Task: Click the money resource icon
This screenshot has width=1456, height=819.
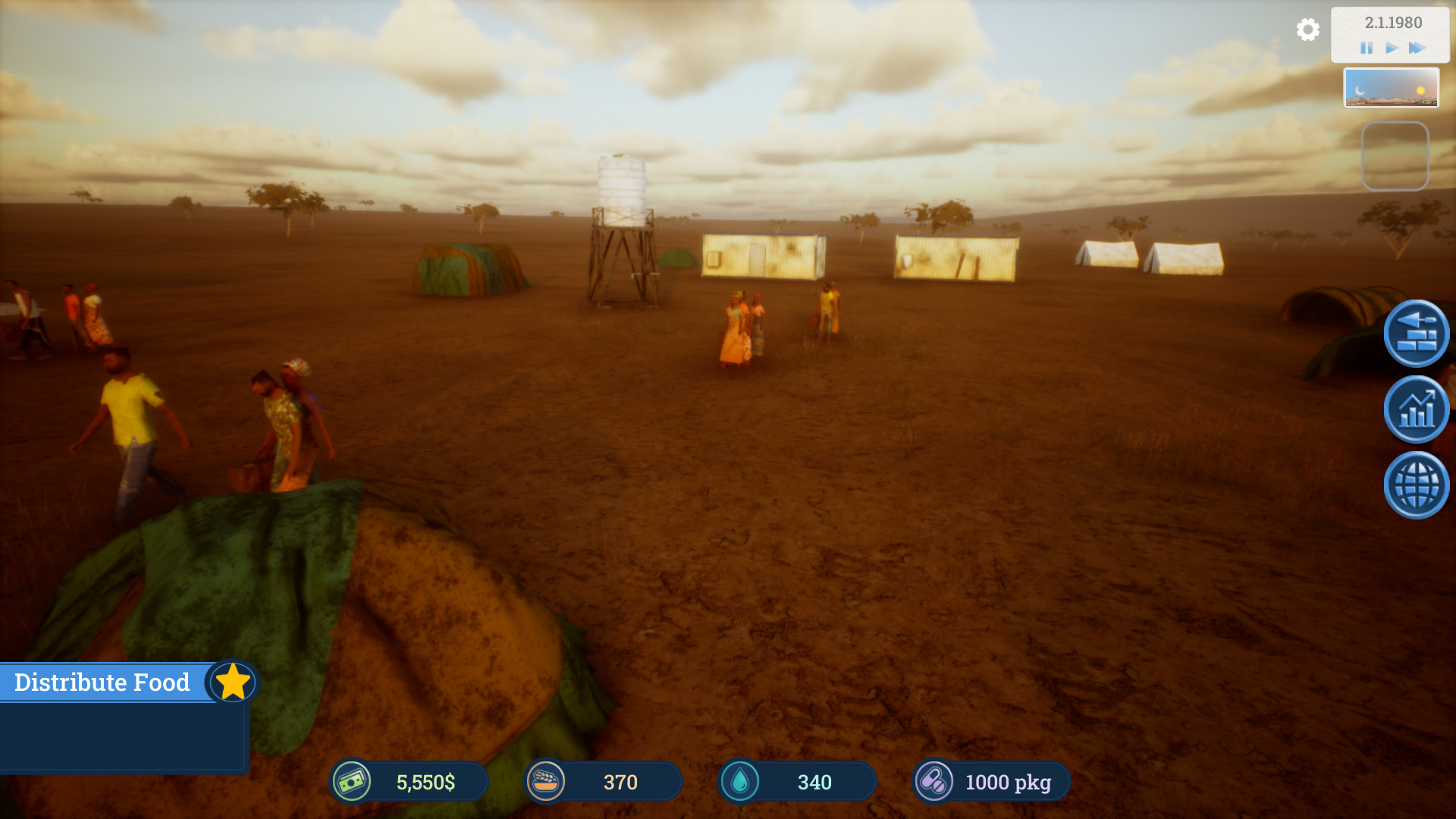Action: (x=353, y=781)
